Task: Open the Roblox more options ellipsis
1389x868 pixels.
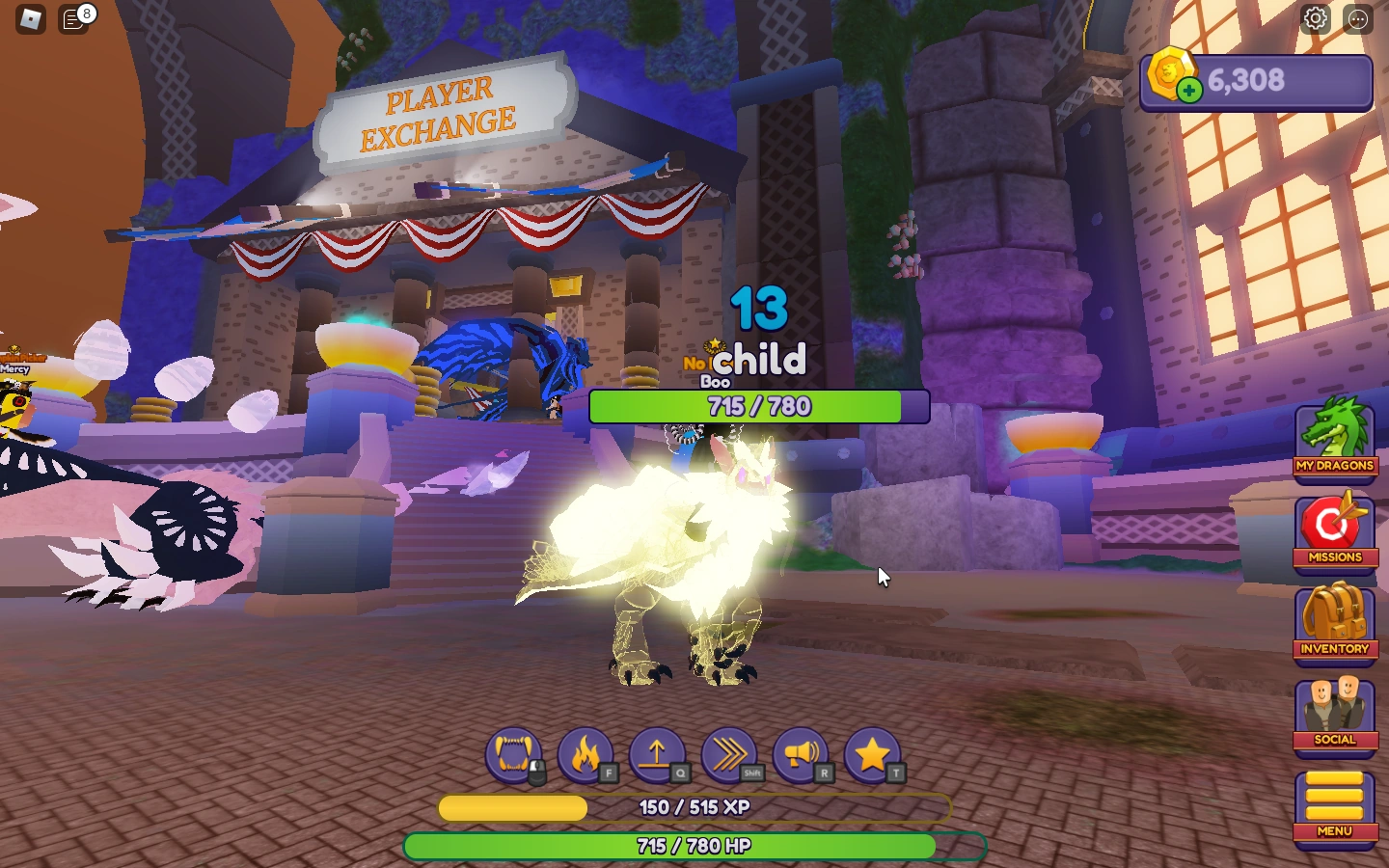Action: (1355, 17)
